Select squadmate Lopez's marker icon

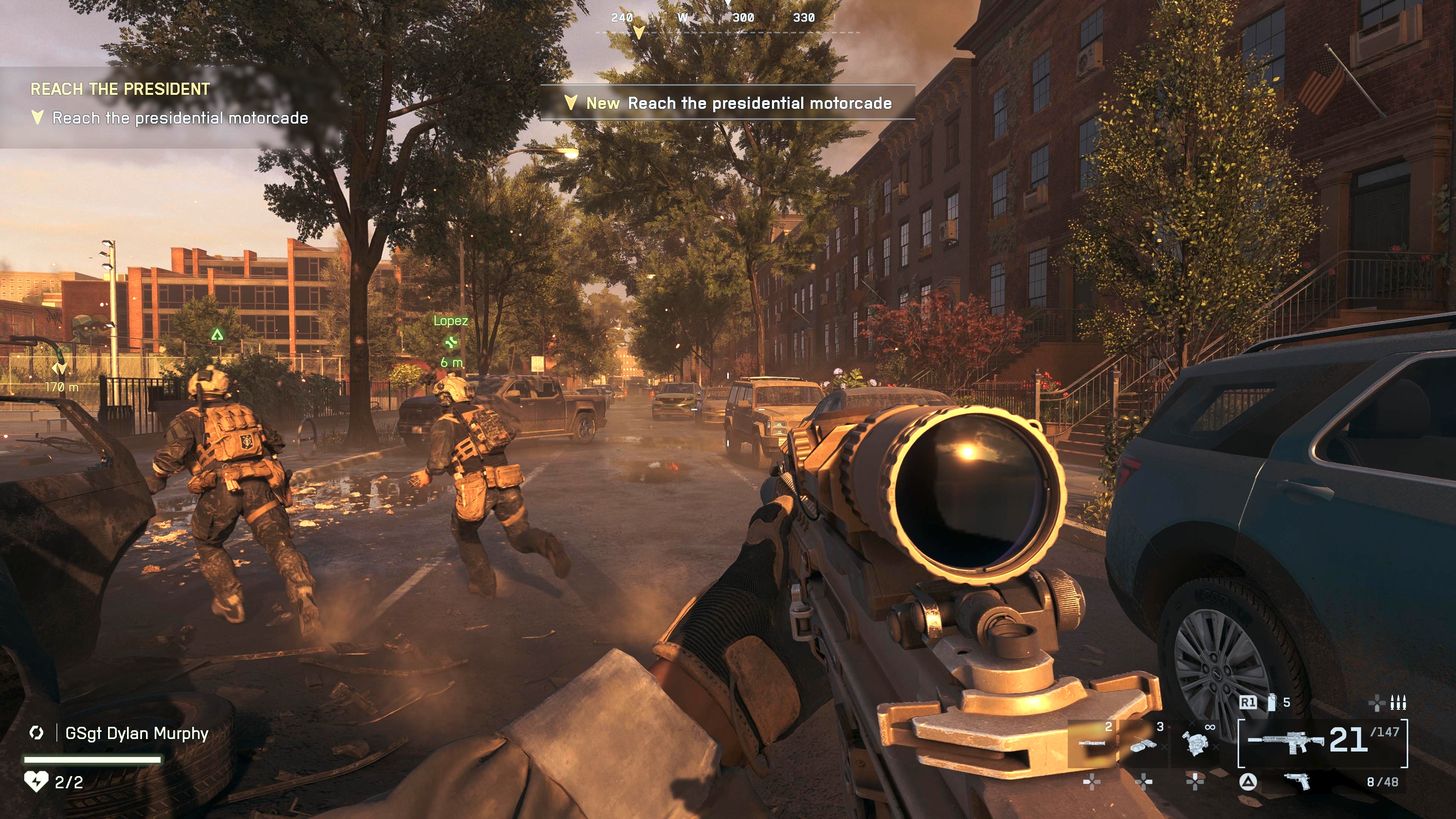450,342
